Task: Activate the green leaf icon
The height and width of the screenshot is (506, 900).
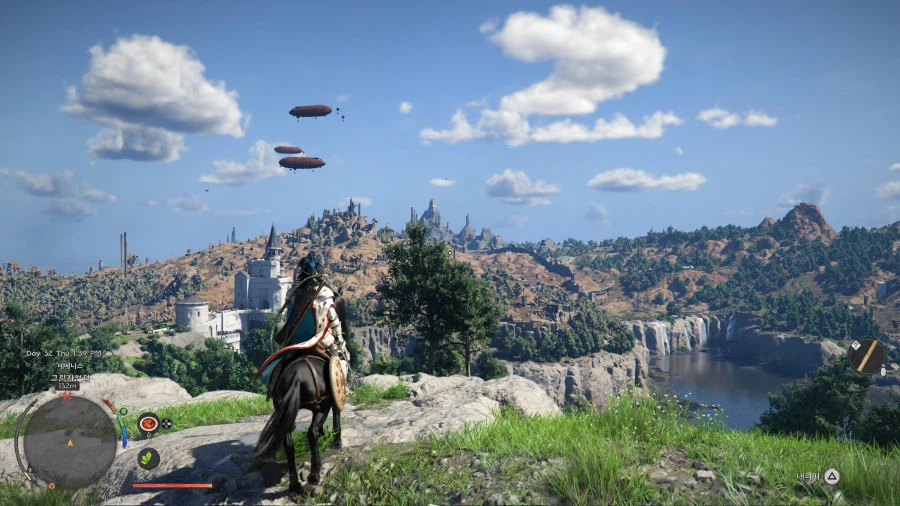Action: (148, 458)
